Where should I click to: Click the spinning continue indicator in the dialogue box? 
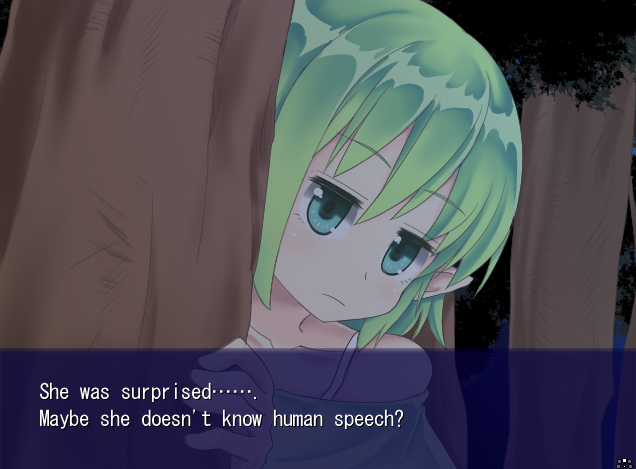pyautogui.click(x=625, y=461)
